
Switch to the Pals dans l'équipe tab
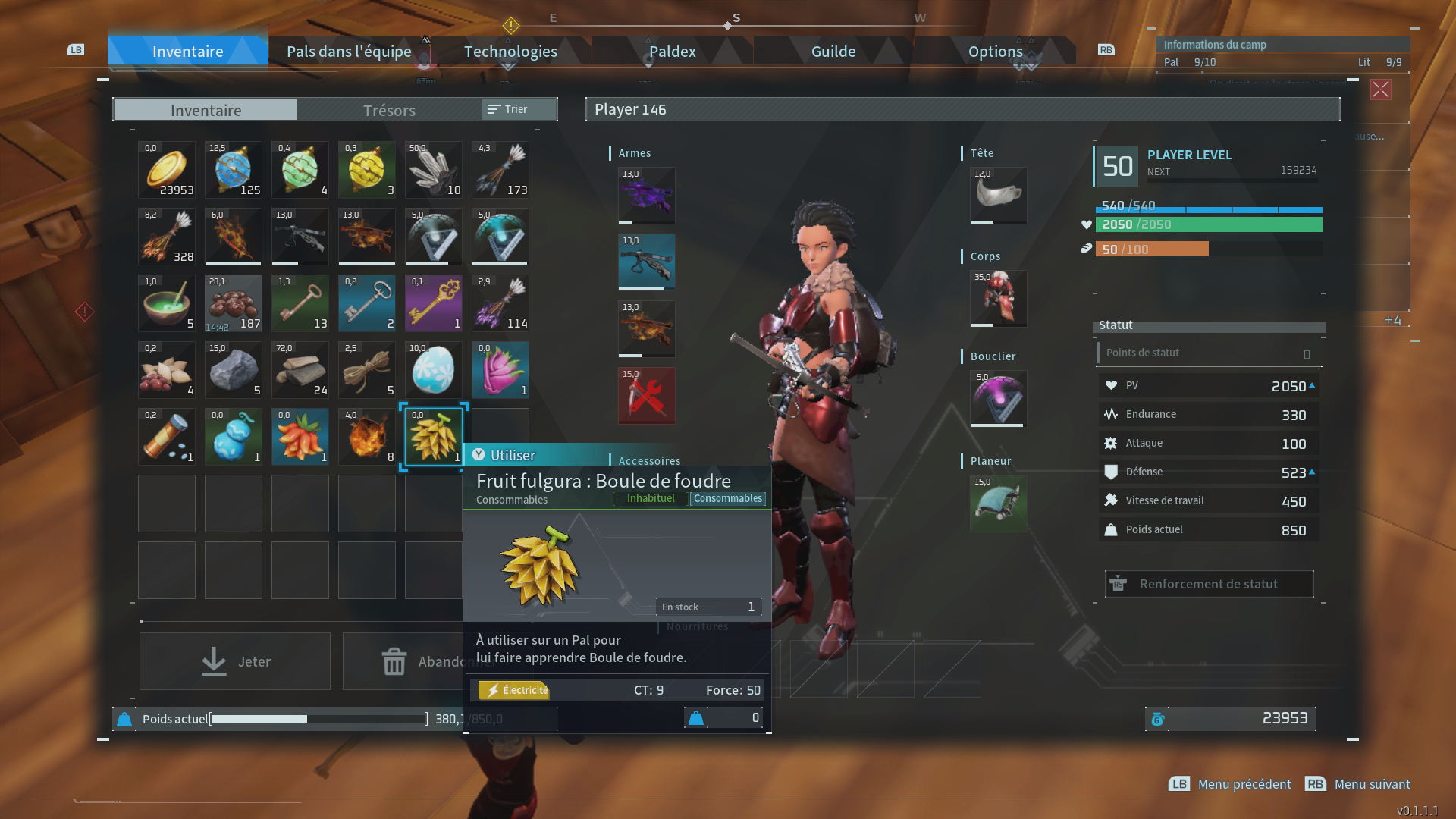[349, 52]
